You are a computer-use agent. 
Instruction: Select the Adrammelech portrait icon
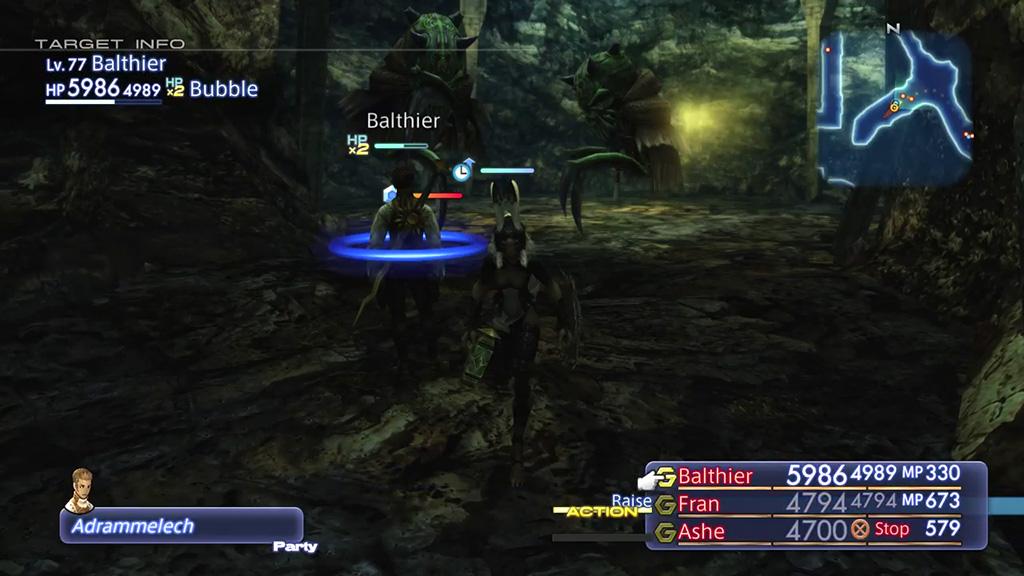coord(81,490)
